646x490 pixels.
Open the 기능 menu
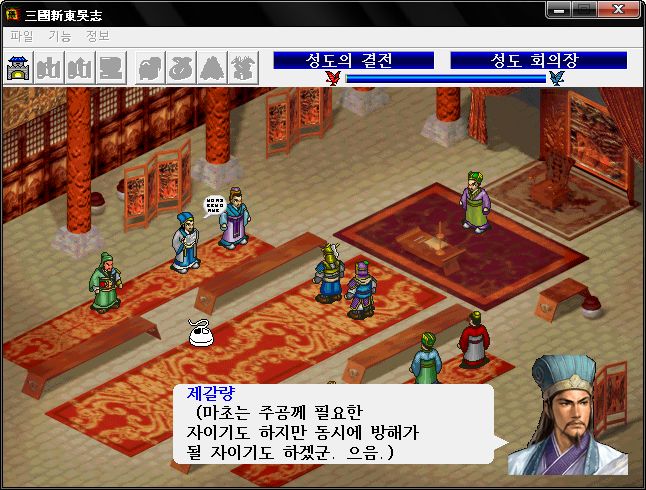point(59,36)
